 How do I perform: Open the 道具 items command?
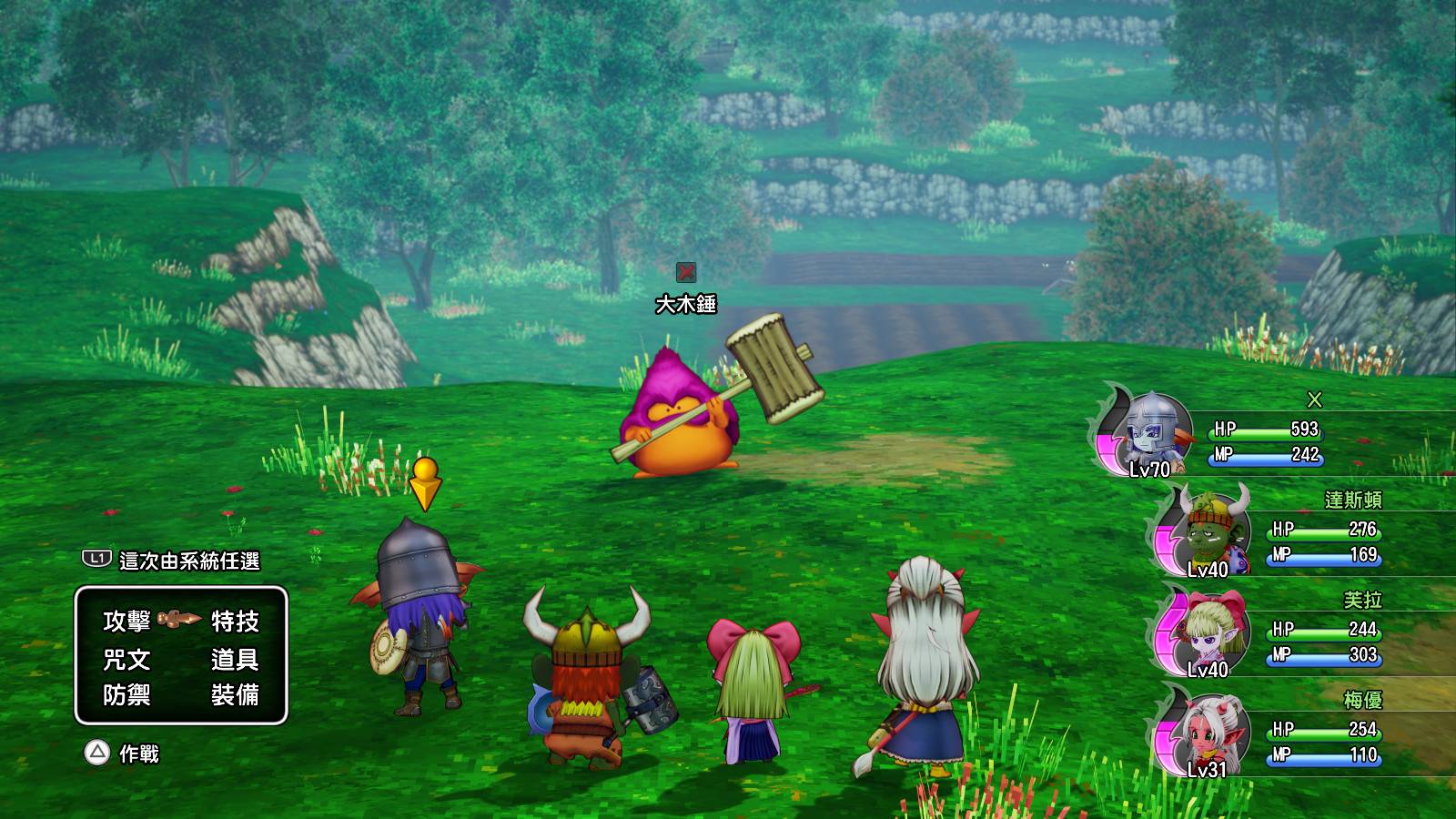point(235,659)
